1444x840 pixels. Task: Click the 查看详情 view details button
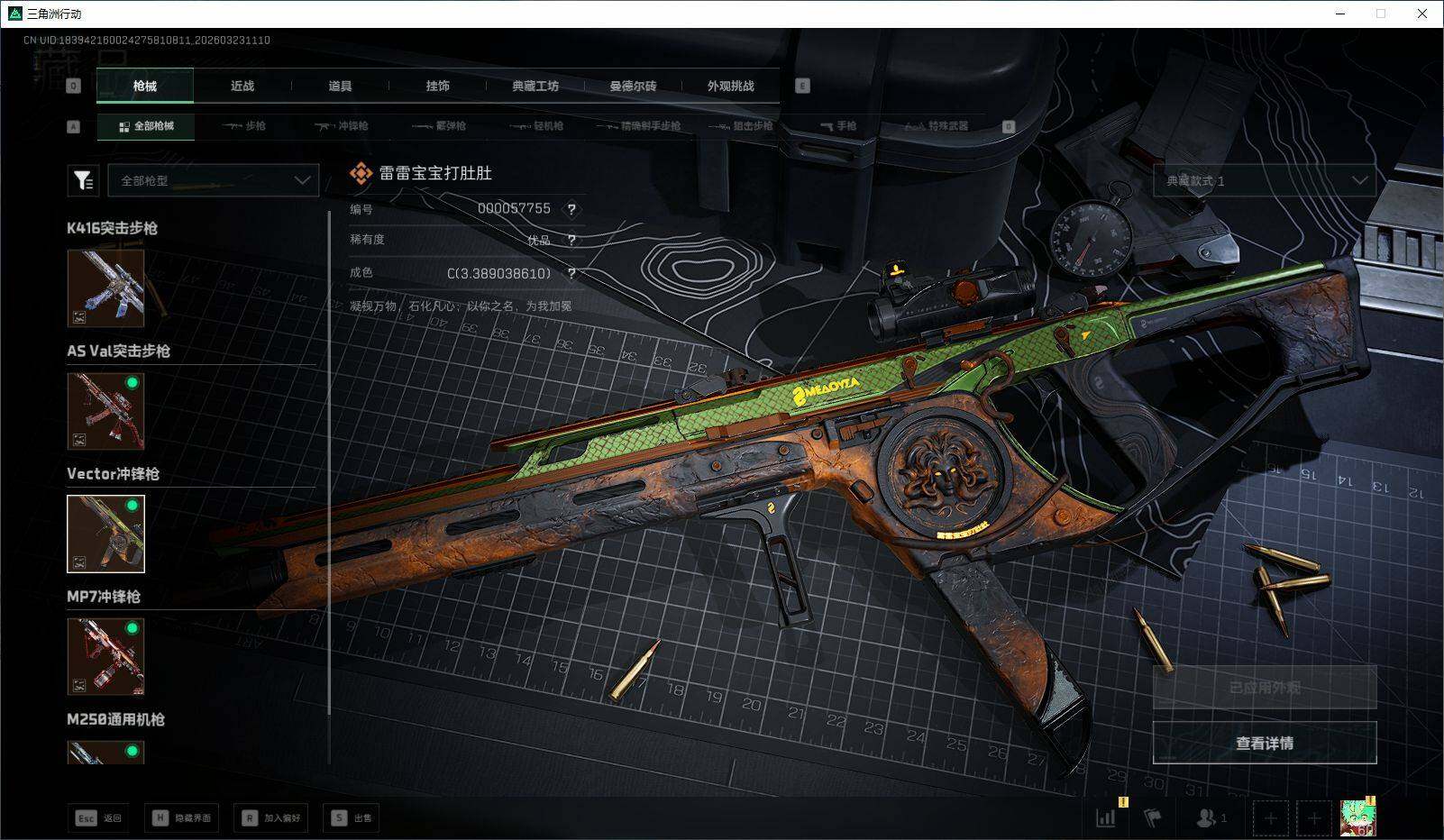point(1264,743)
